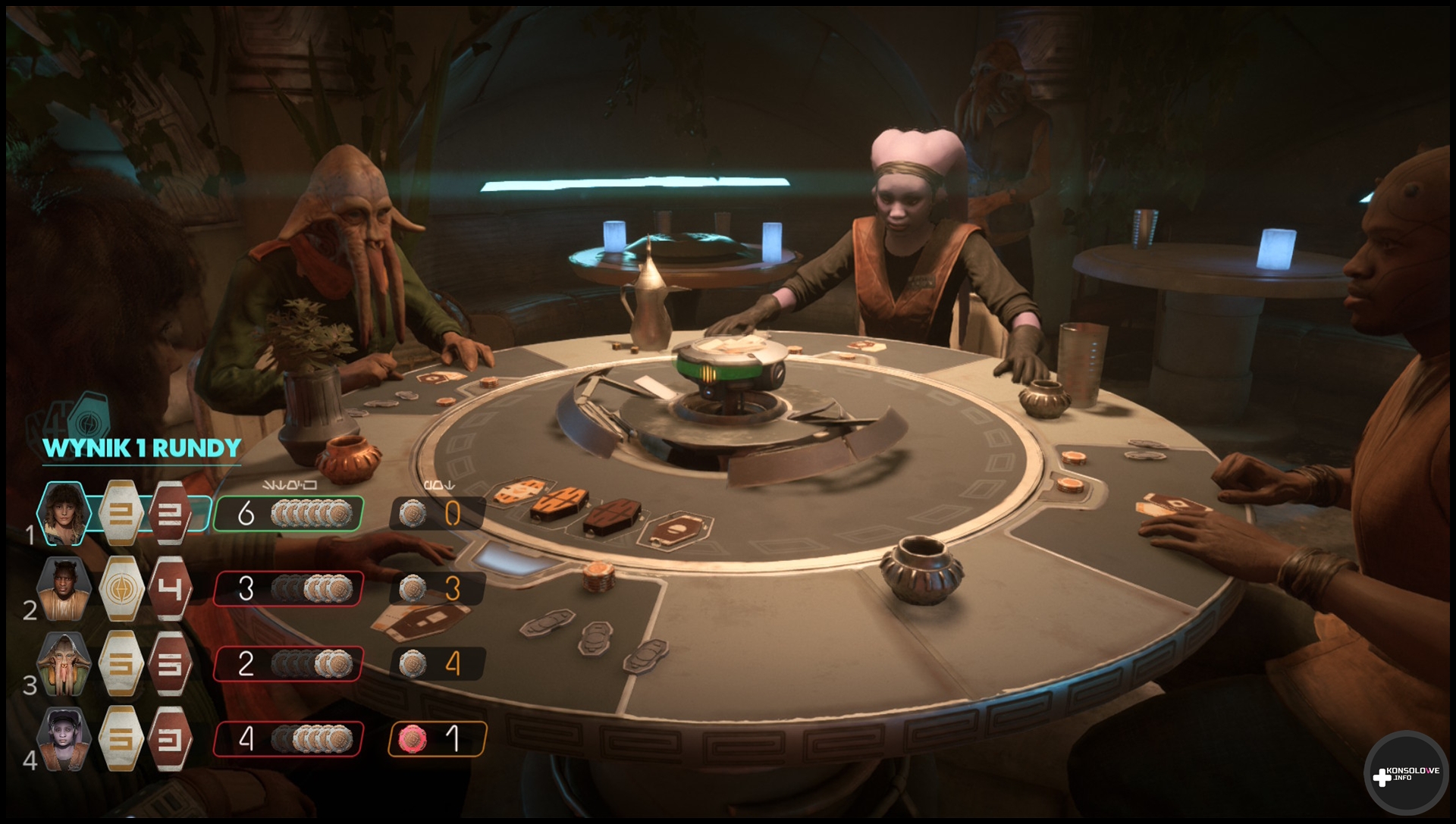Screen dimensions: 1456x824
Task: Select the red card showing 4
Action: [169, 588]
